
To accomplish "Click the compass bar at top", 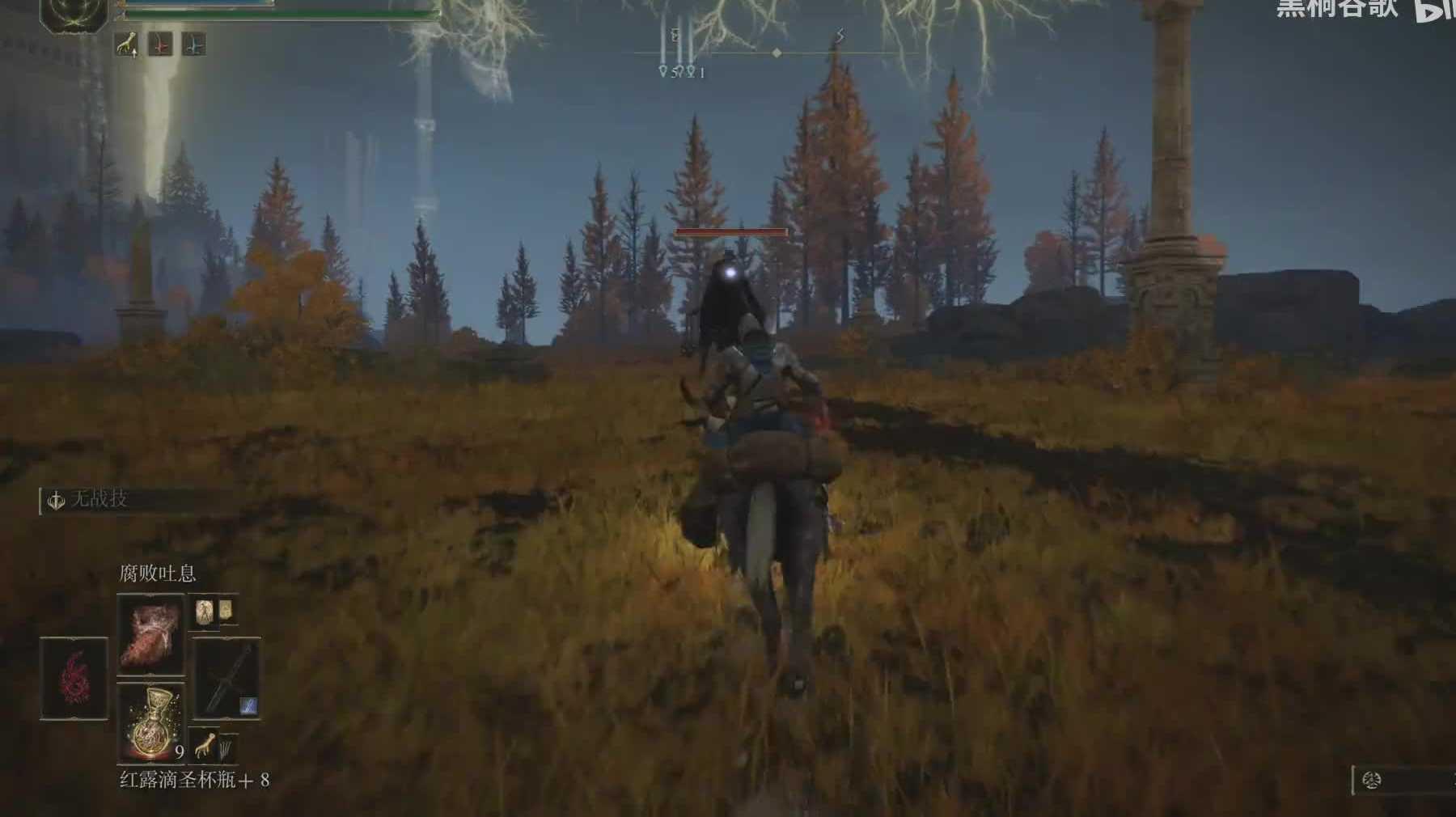I will pos(777,53).
